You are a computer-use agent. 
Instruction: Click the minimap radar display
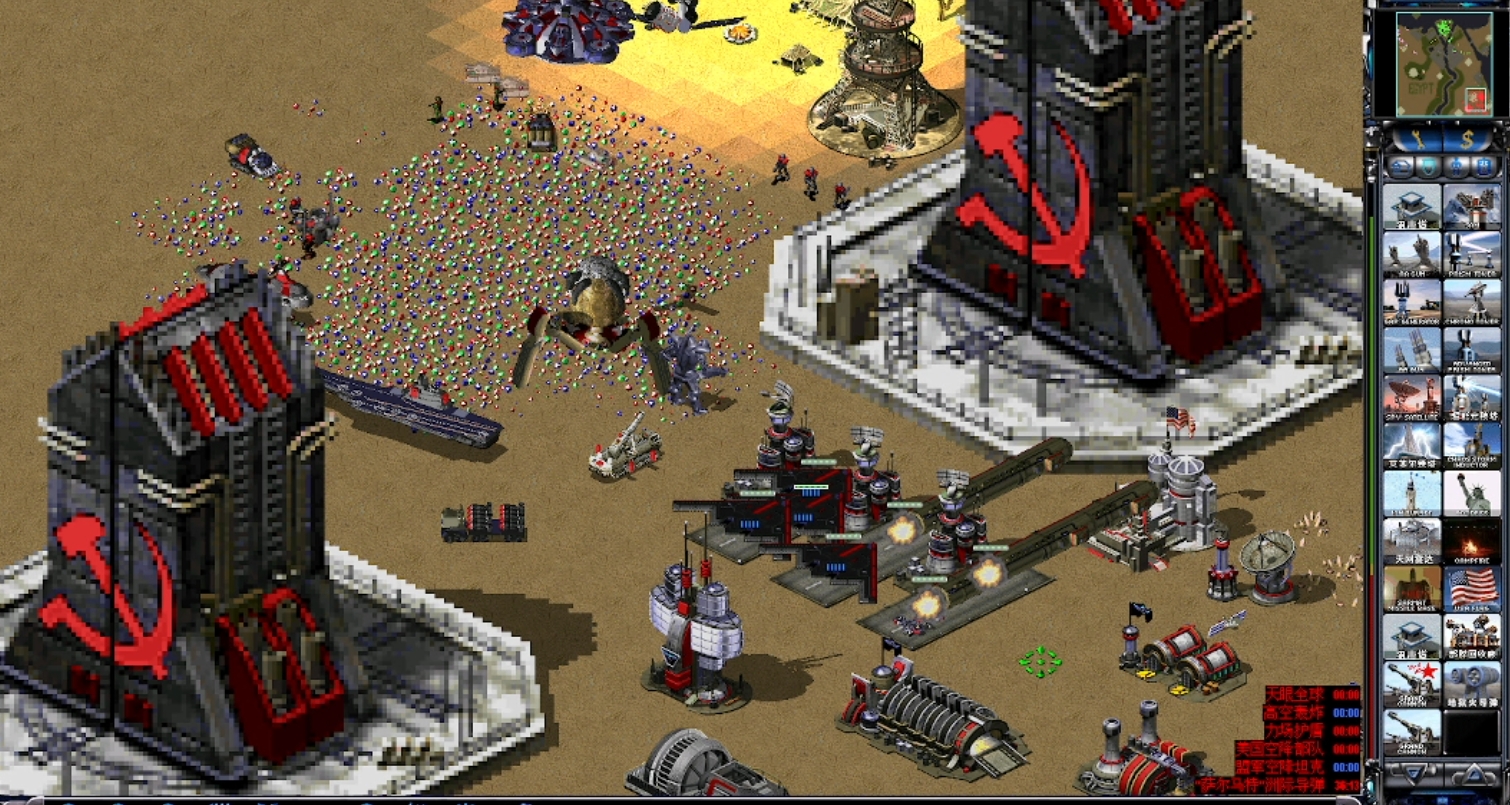1436,64
